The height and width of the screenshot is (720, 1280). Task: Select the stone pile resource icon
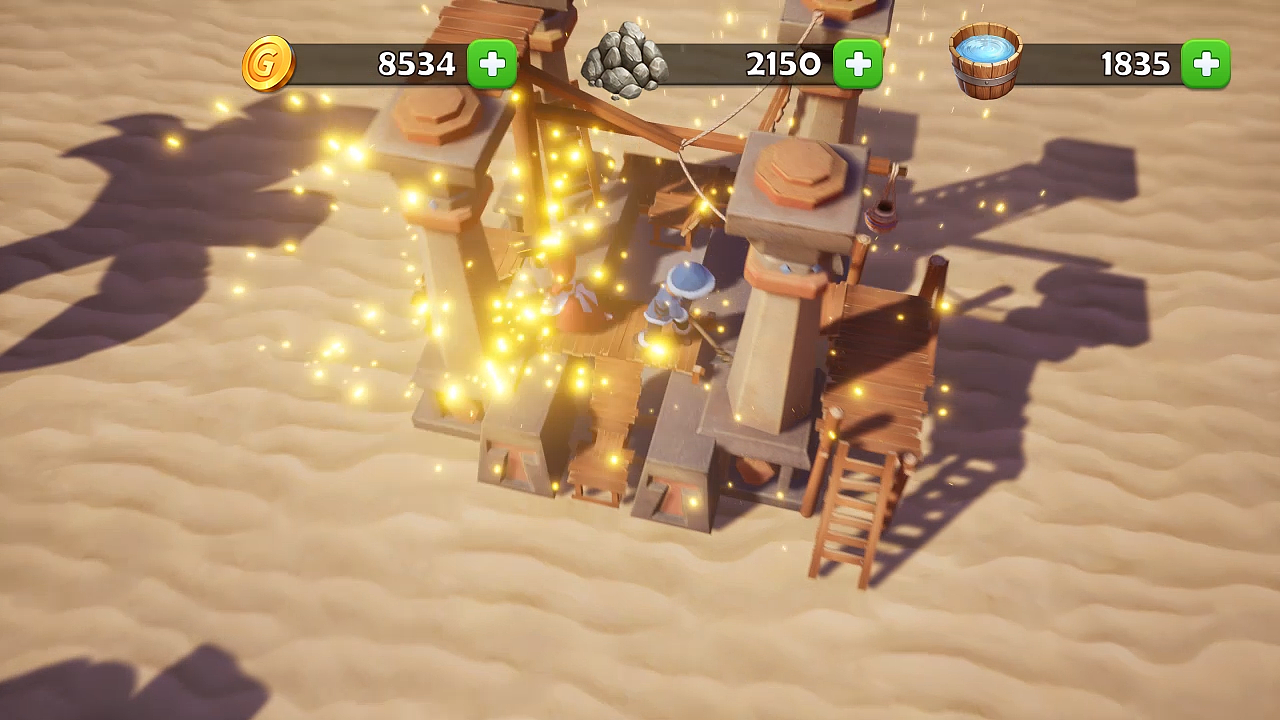tap(625, 62)
